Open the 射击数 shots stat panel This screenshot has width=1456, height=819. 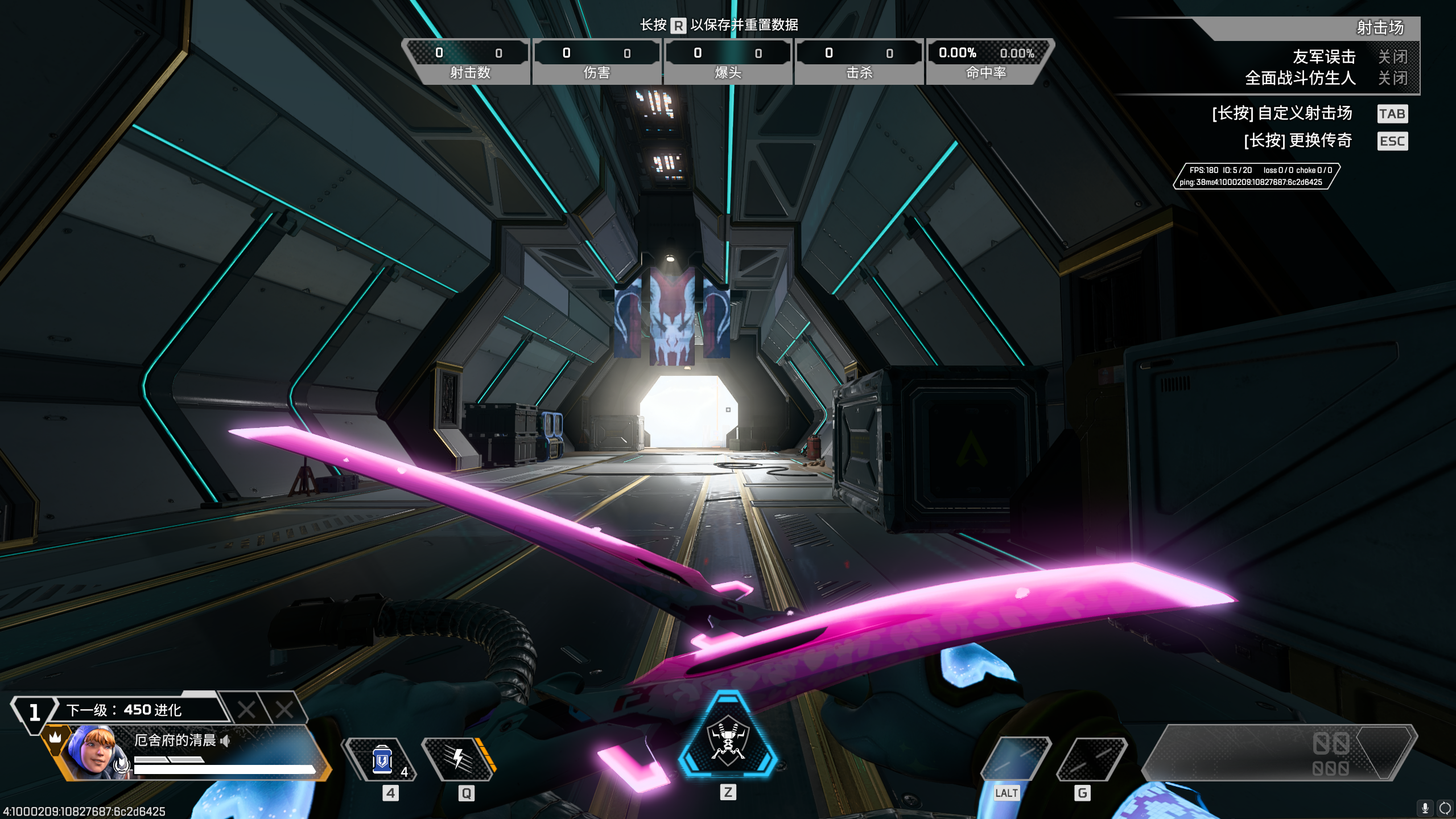[x=469, y=61]
